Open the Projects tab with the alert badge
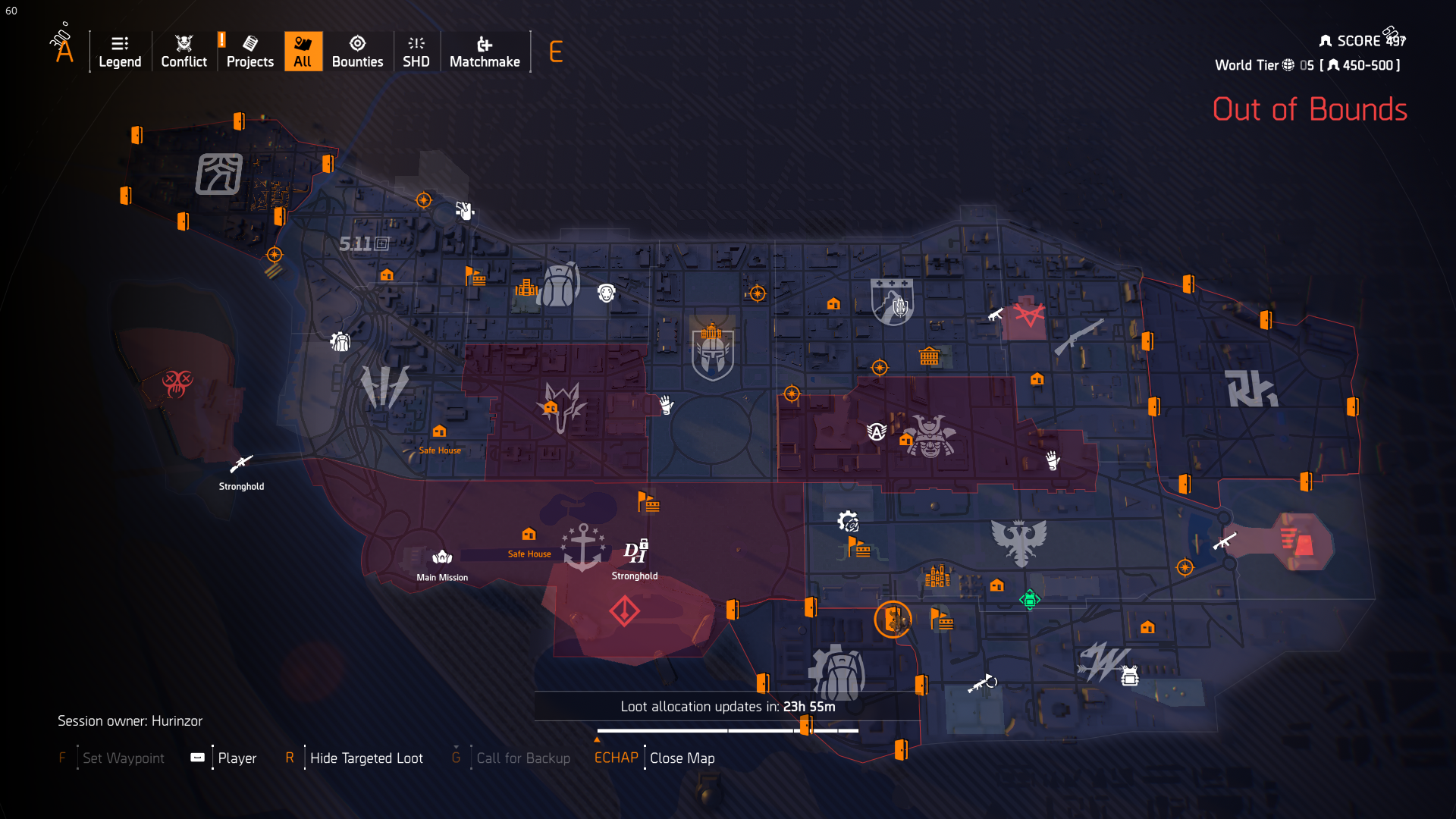The width and height of the screenshot is (1456, 819). [x=249, y=51]
